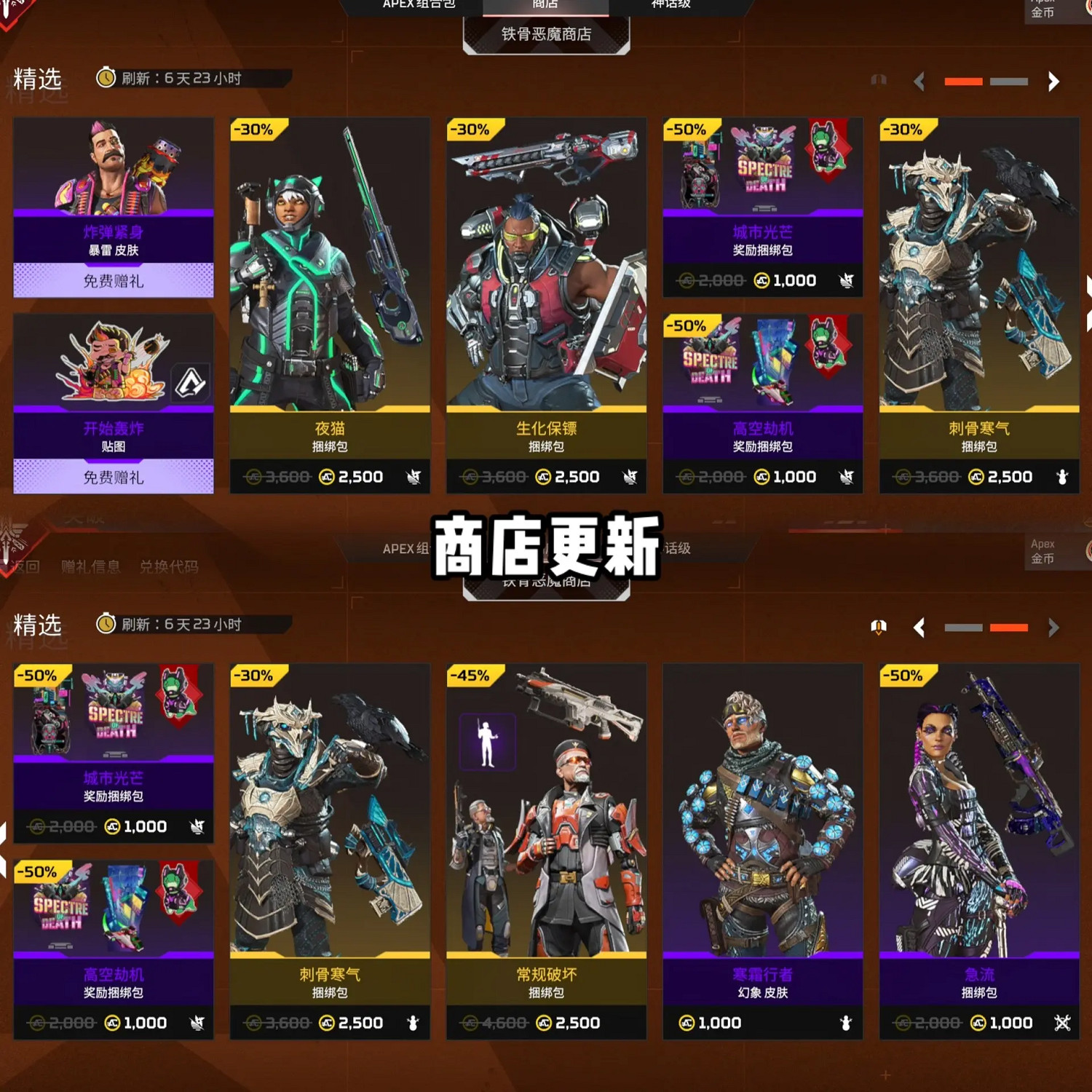Click the right arrow in the bottom shop section
The width and height of the screenshot is (1092, 1092).
[x=1053, y=628]
